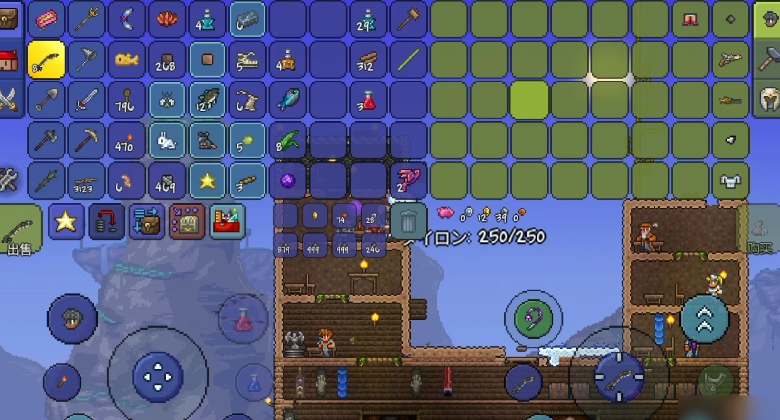Select the goldfish item slot

(x=127, y=59)
